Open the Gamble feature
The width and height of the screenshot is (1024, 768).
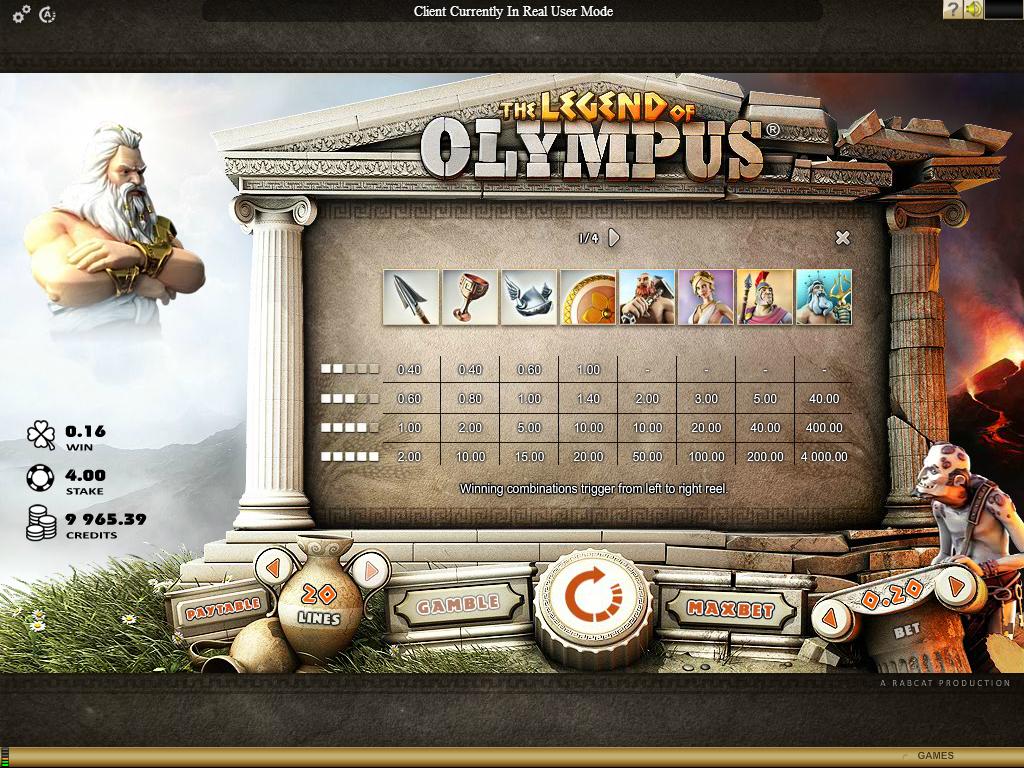pyautogui.click(x=457, y=604)
